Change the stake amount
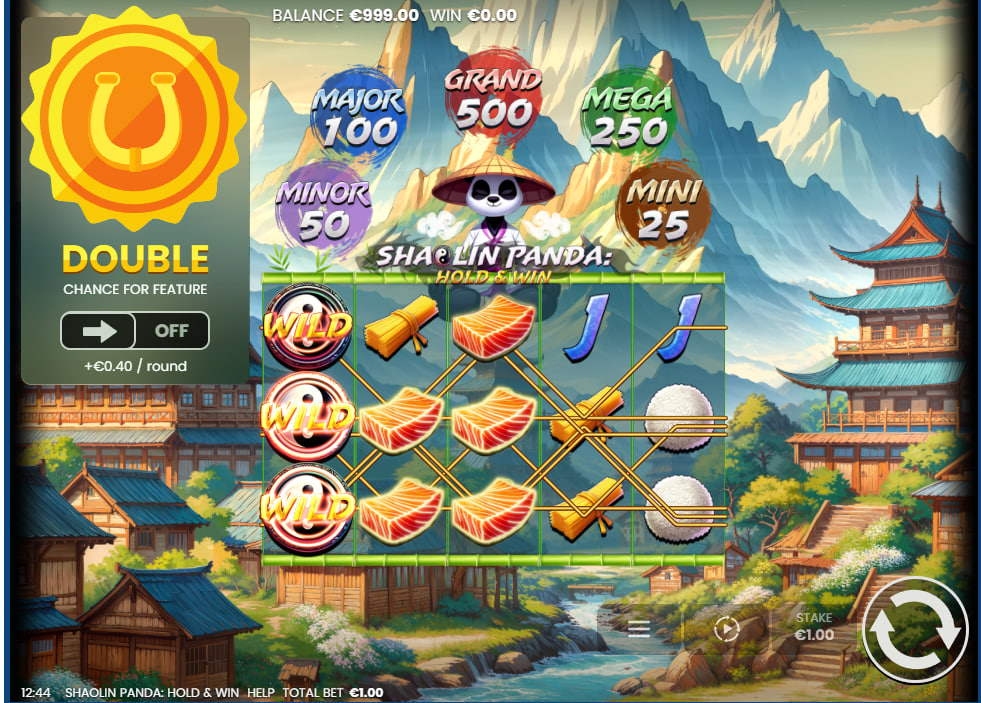The height and width of the screenshot is (703, 981). pos(814,627)
